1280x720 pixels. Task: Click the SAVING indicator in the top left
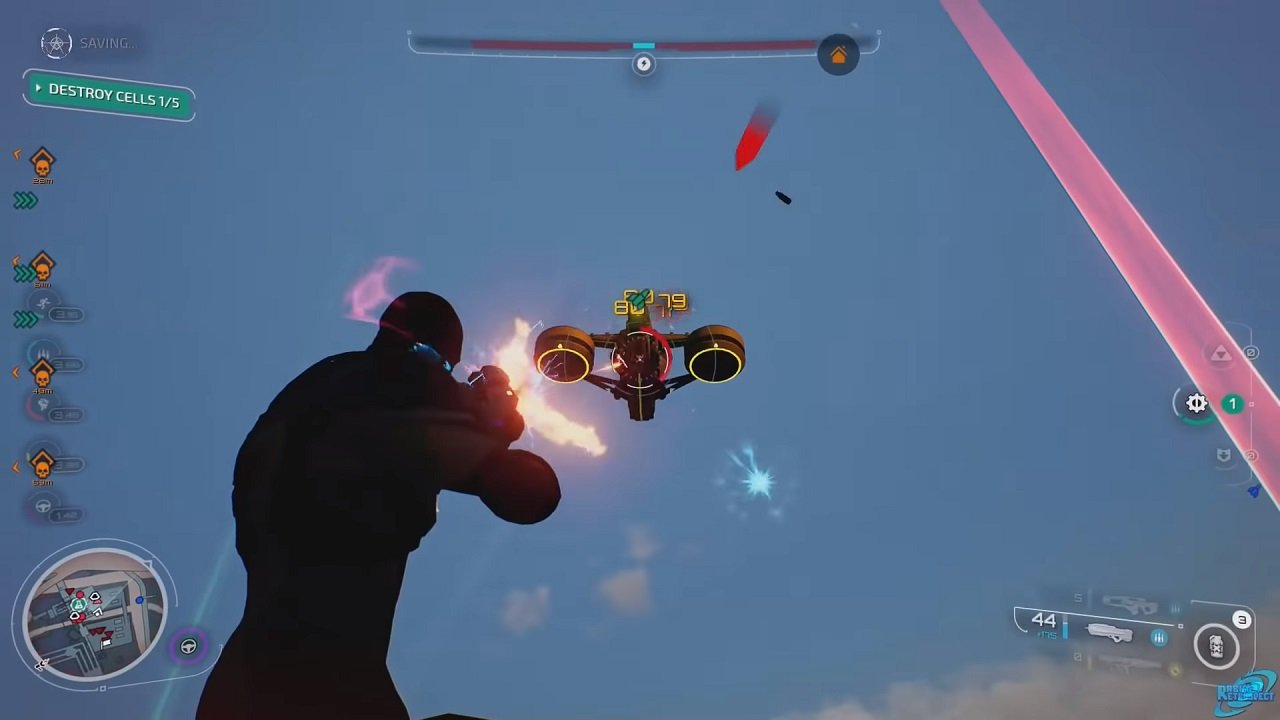pyautogui.click(x=85, y=44)
